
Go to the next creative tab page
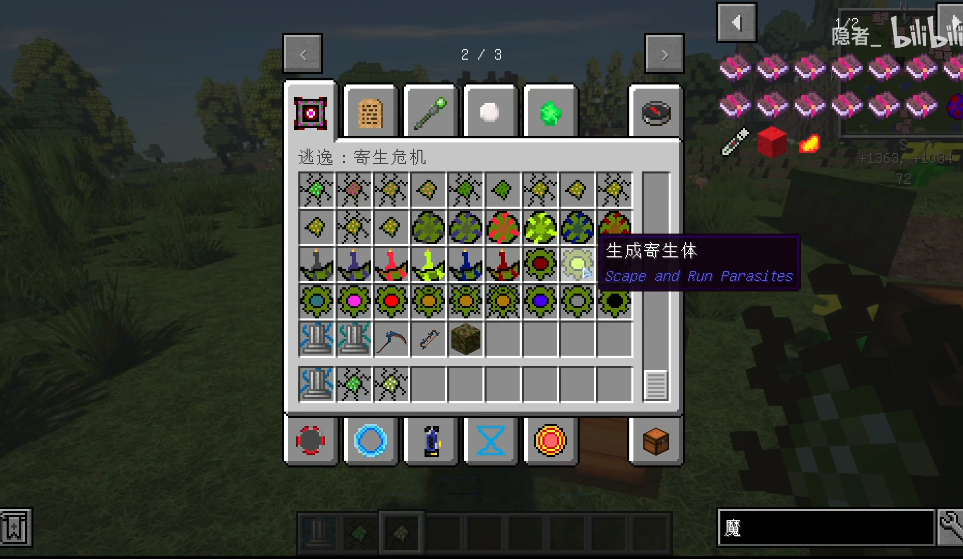(664, 54)
